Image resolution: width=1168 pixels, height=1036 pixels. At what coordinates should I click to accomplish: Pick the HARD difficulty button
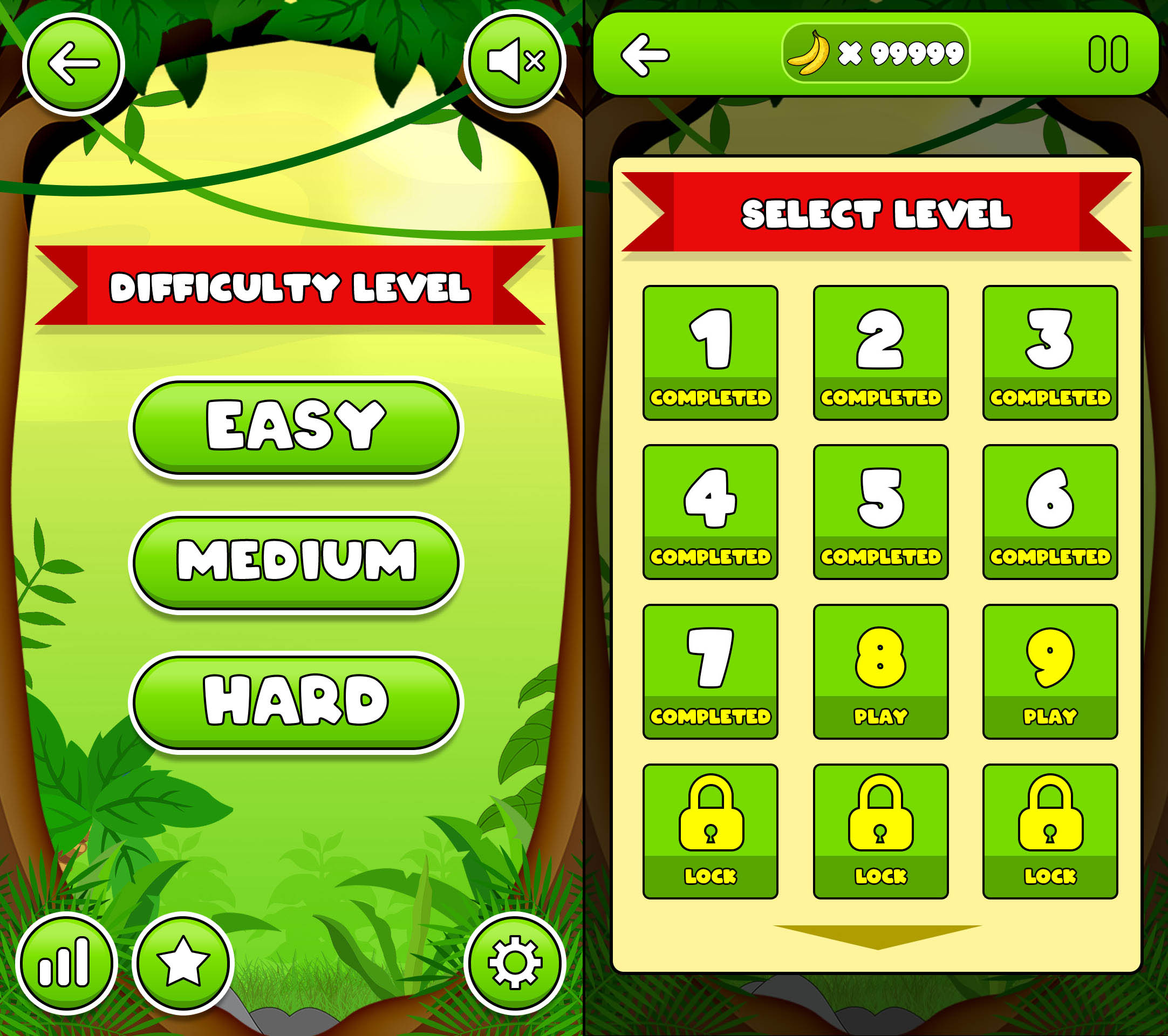[296, 701]
